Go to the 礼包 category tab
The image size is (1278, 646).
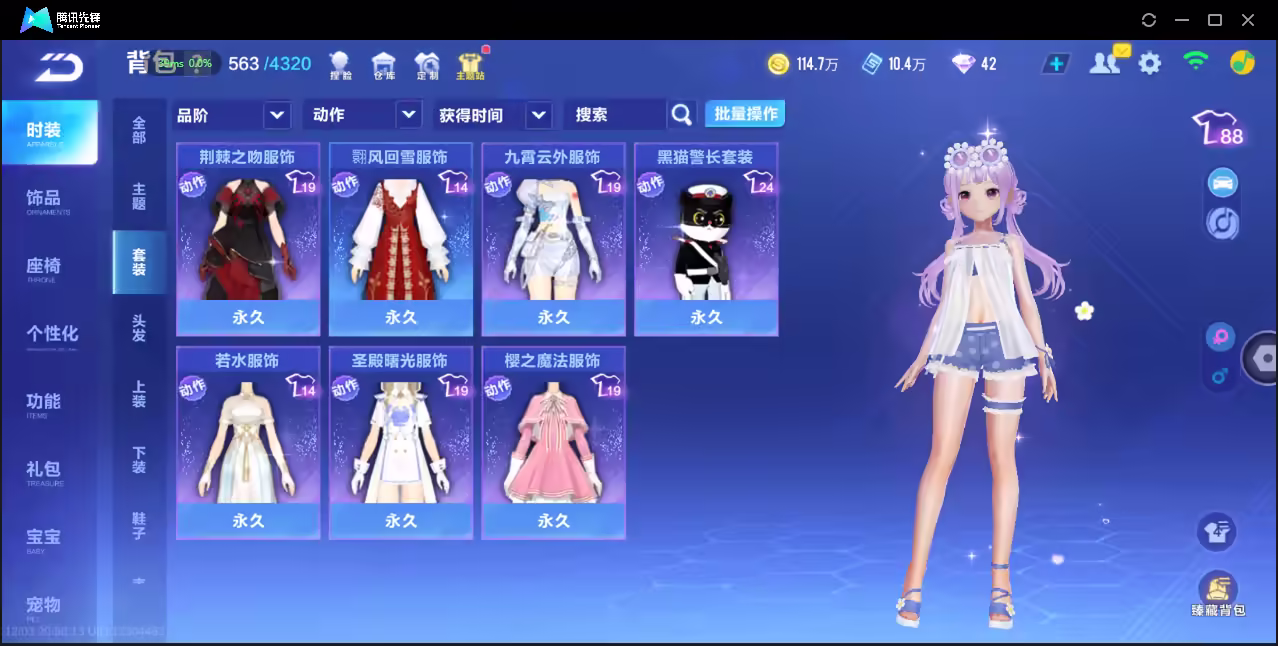[x=45, y=471]
